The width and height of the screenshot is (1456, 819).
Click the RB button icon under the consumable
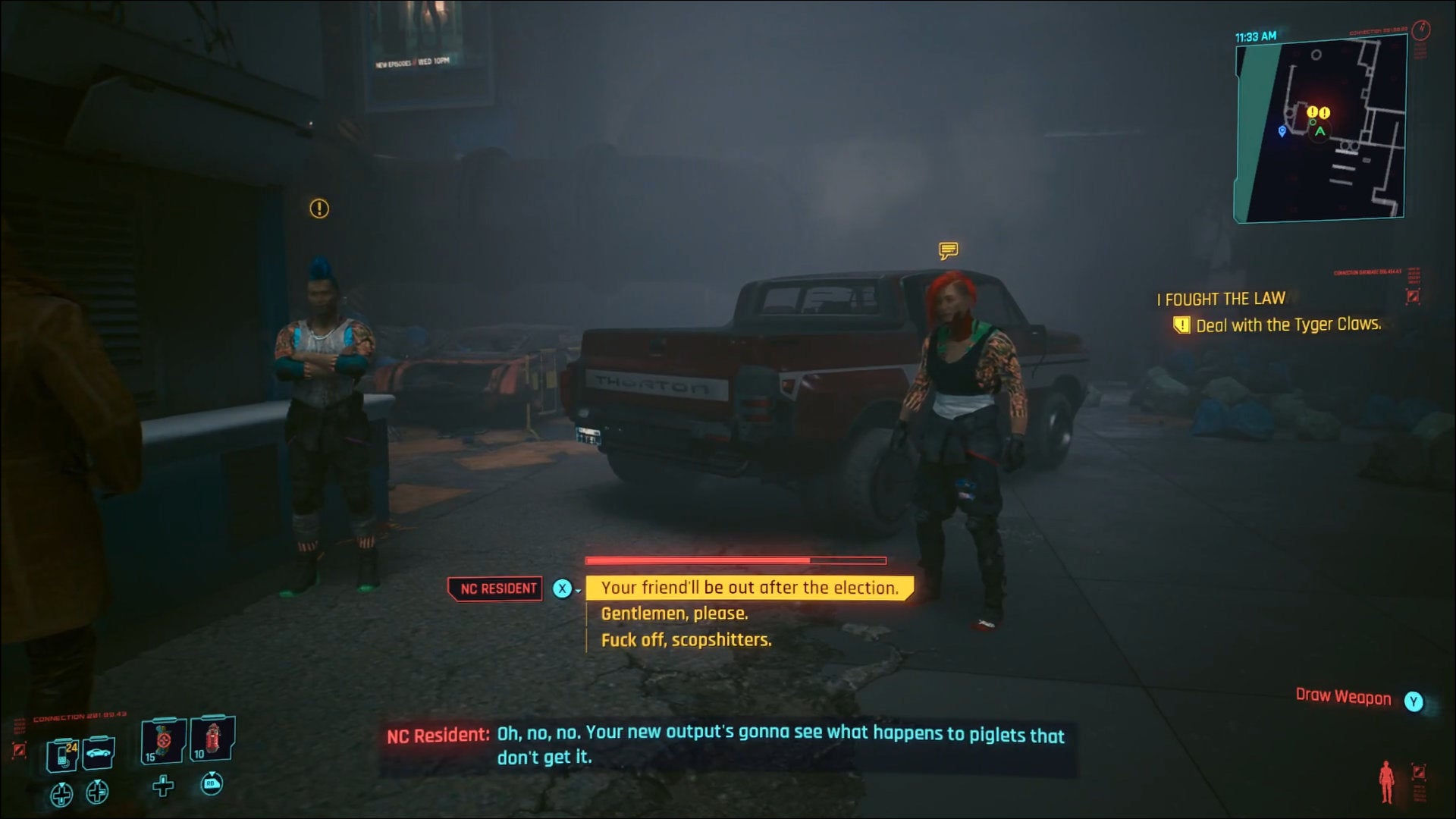(x=212, y=786)
